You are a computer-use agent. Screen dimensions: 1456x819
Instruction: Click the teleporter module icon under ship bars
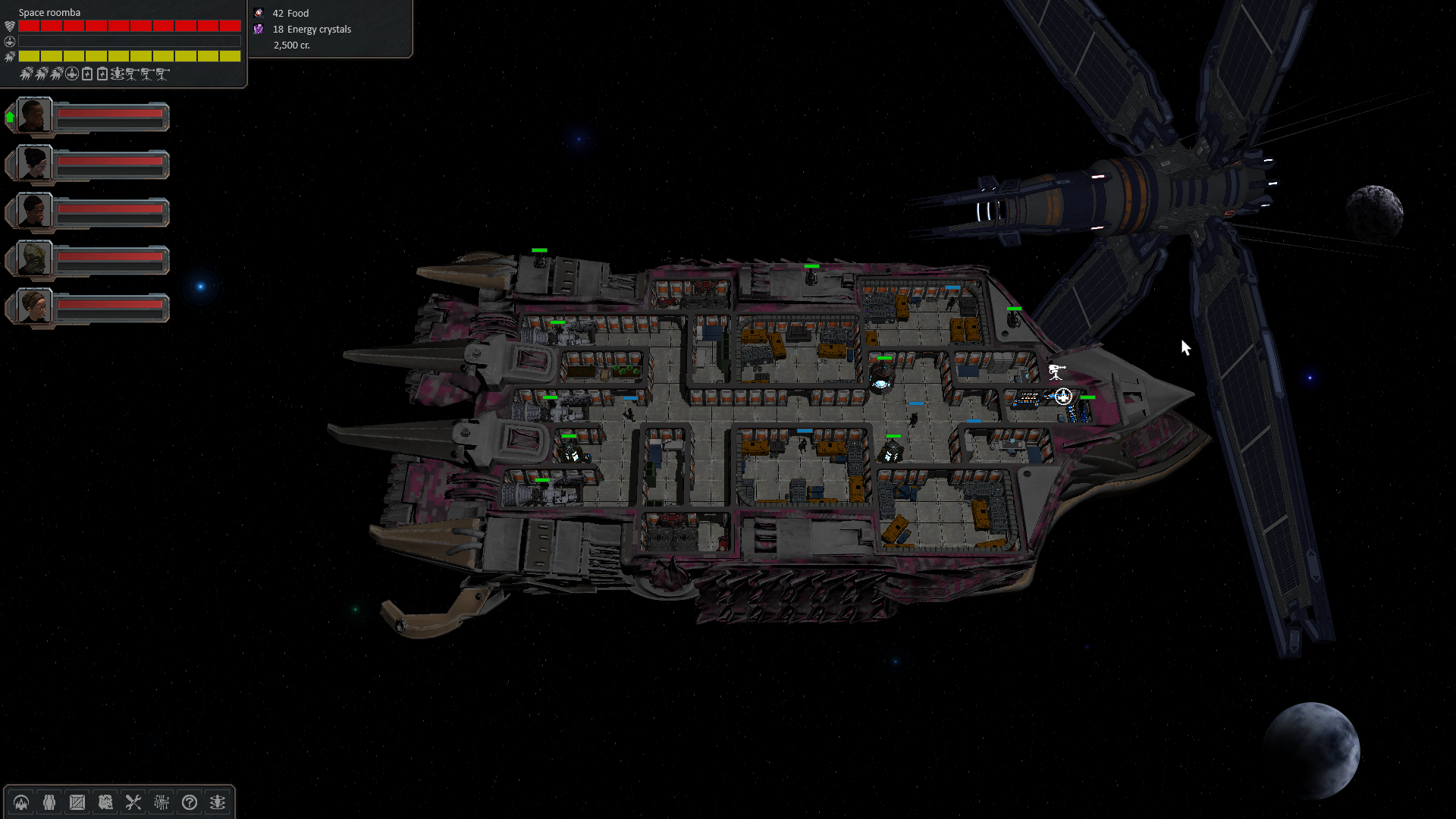pos(117,74)
